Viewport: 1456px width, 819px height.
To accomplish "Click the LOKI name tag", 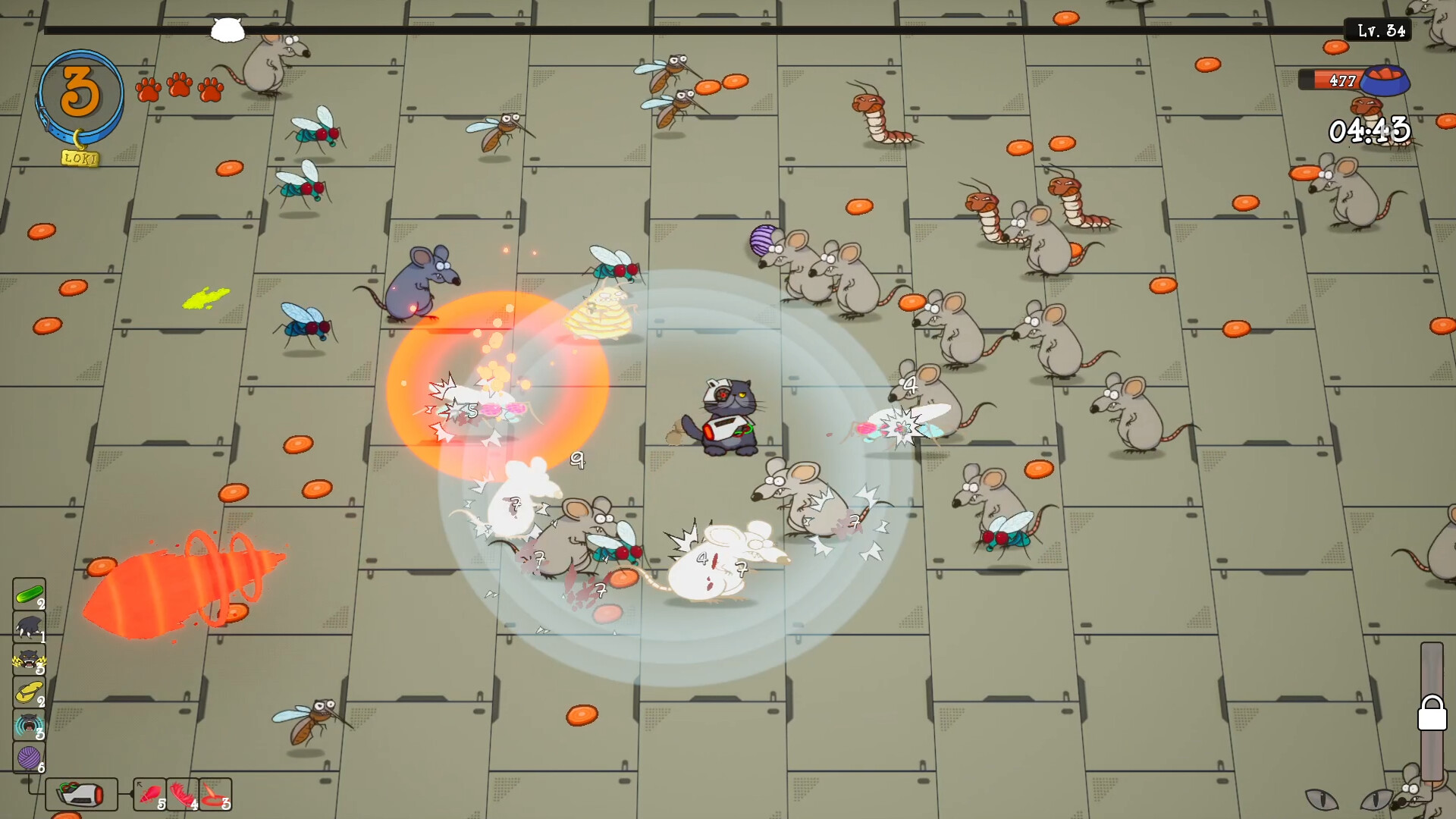I will click(x=81, y=158).
